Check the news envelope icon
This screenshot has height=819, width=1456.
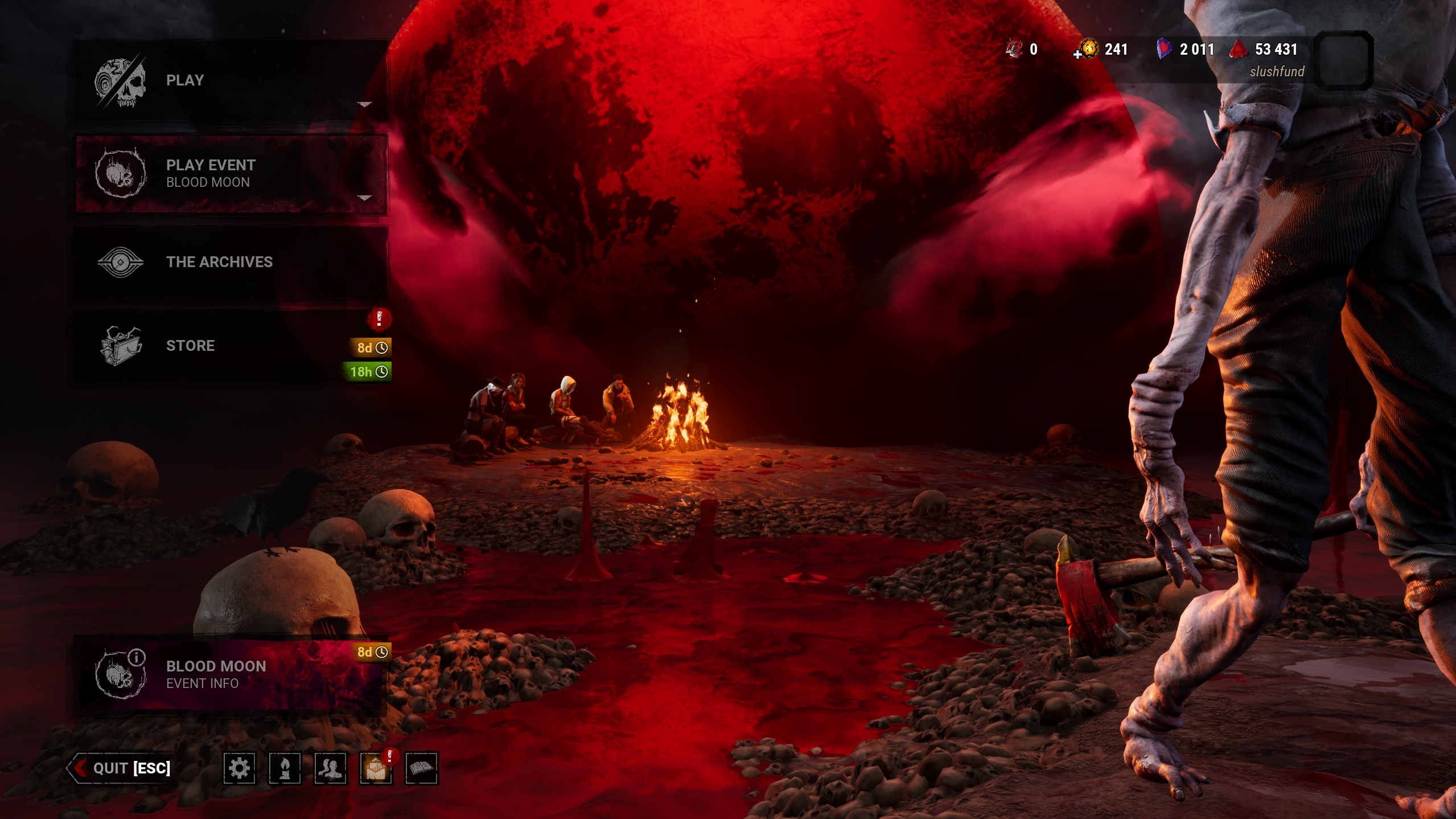pos(376,769)
